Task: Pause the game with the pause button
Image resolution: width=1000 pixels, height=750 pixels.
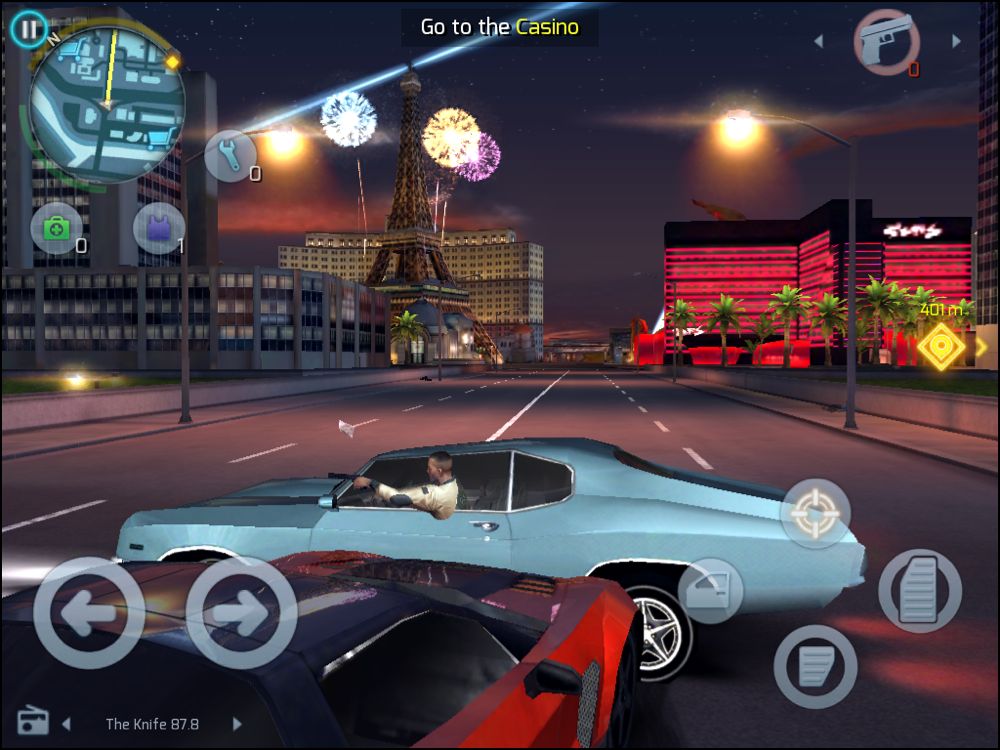Action: [29, 29]
